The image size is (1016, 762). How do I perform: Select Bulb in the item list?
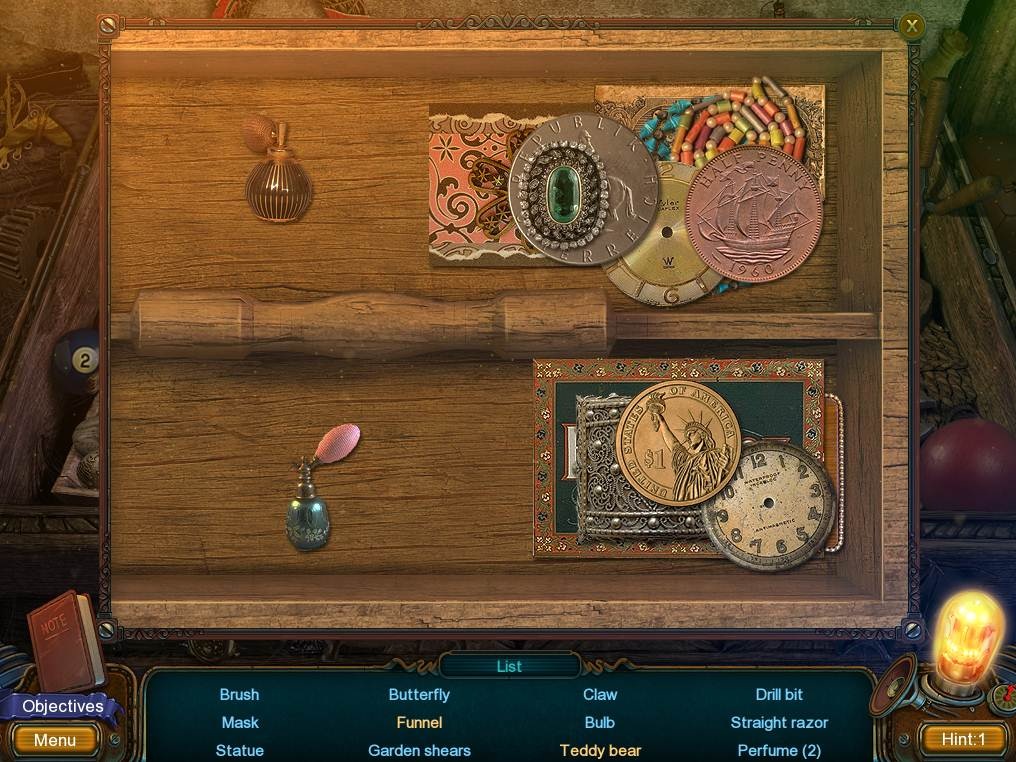coord(600,722)
